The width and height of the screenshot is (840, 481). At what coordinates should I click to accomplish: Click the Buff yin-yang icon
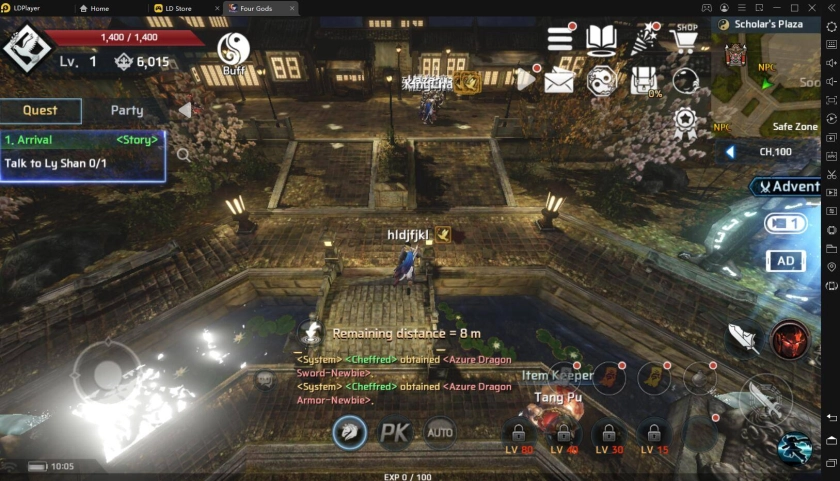coord(234,50)
